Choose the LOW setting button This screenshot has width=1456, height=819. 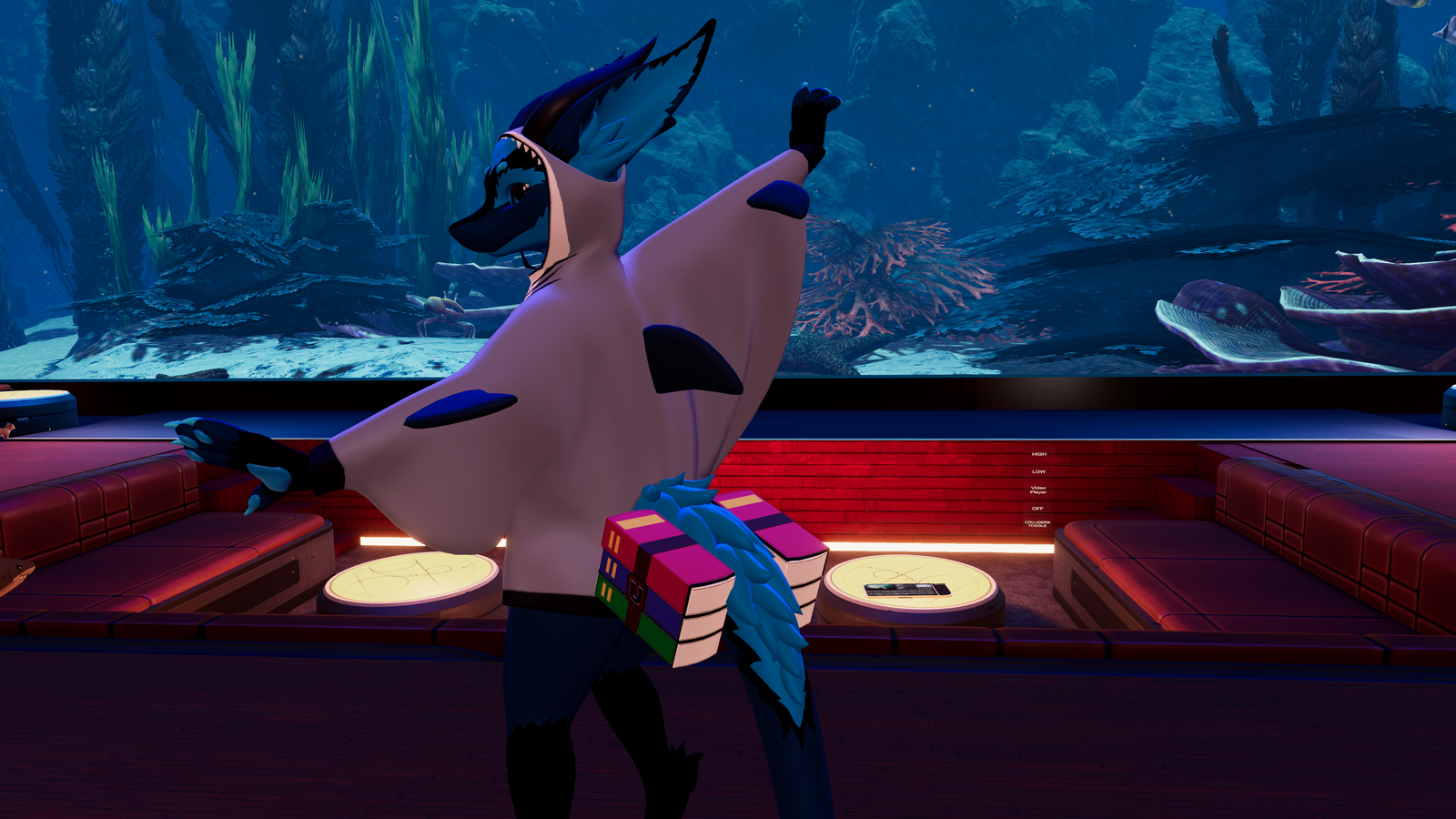[x=1038, y=471]
